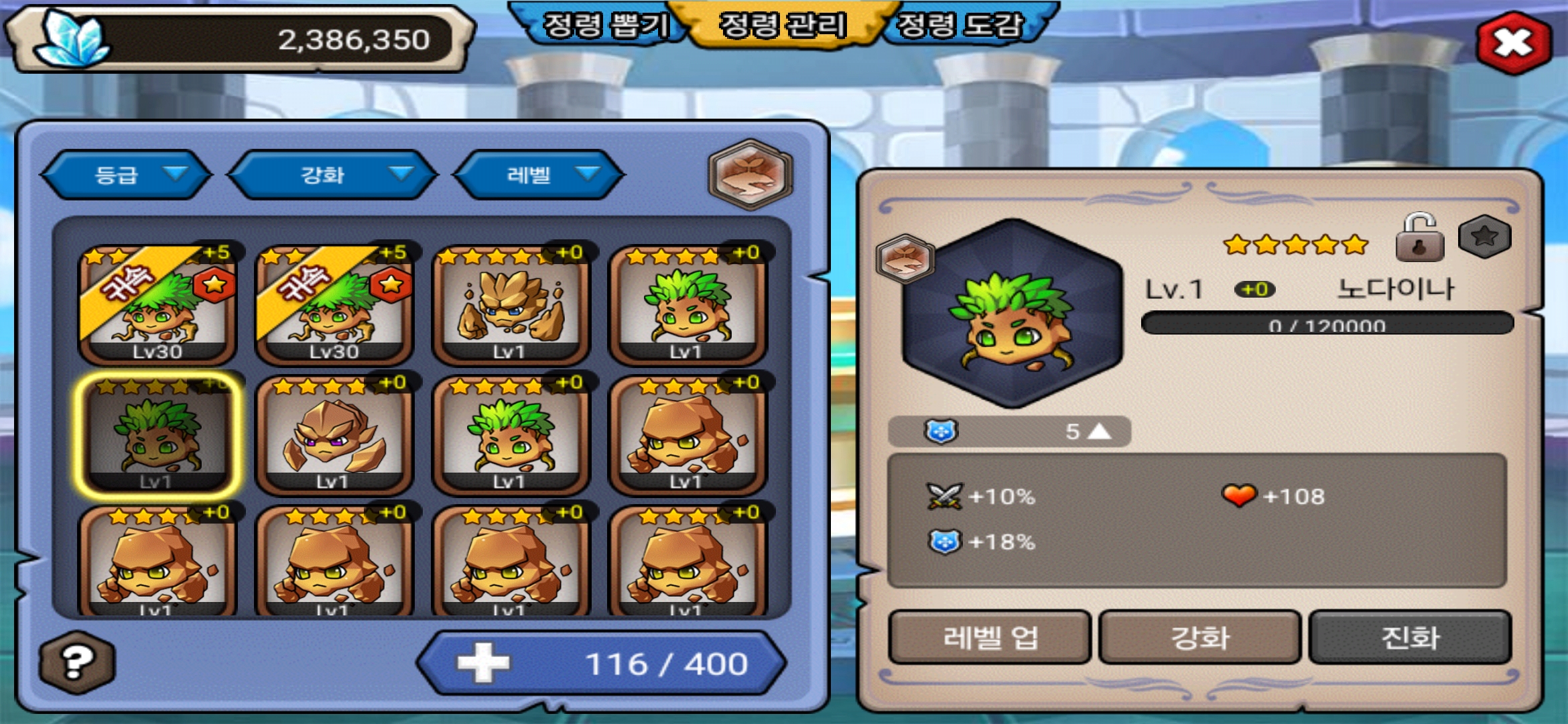
Task: Toggle the padlock on 노다이나
Action: coord(1419,237)
